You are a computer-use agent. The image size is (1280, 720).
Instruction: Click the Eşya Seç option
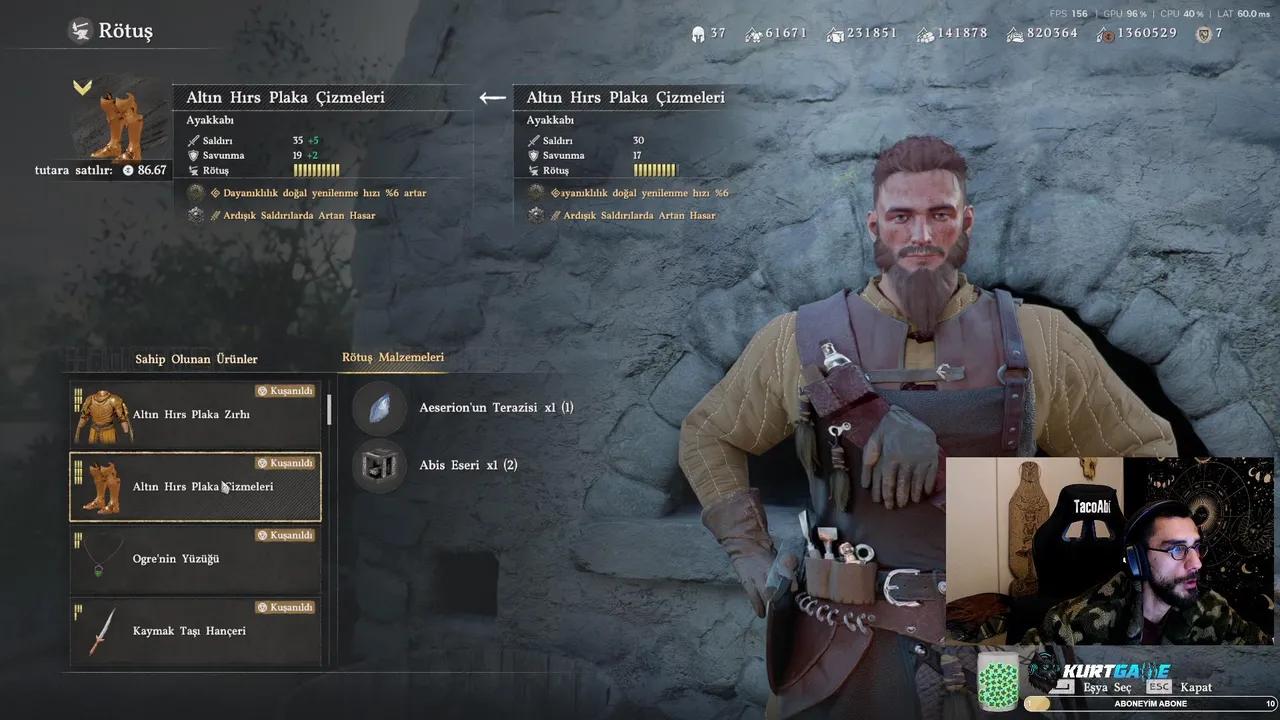(x=1107, y=687)
